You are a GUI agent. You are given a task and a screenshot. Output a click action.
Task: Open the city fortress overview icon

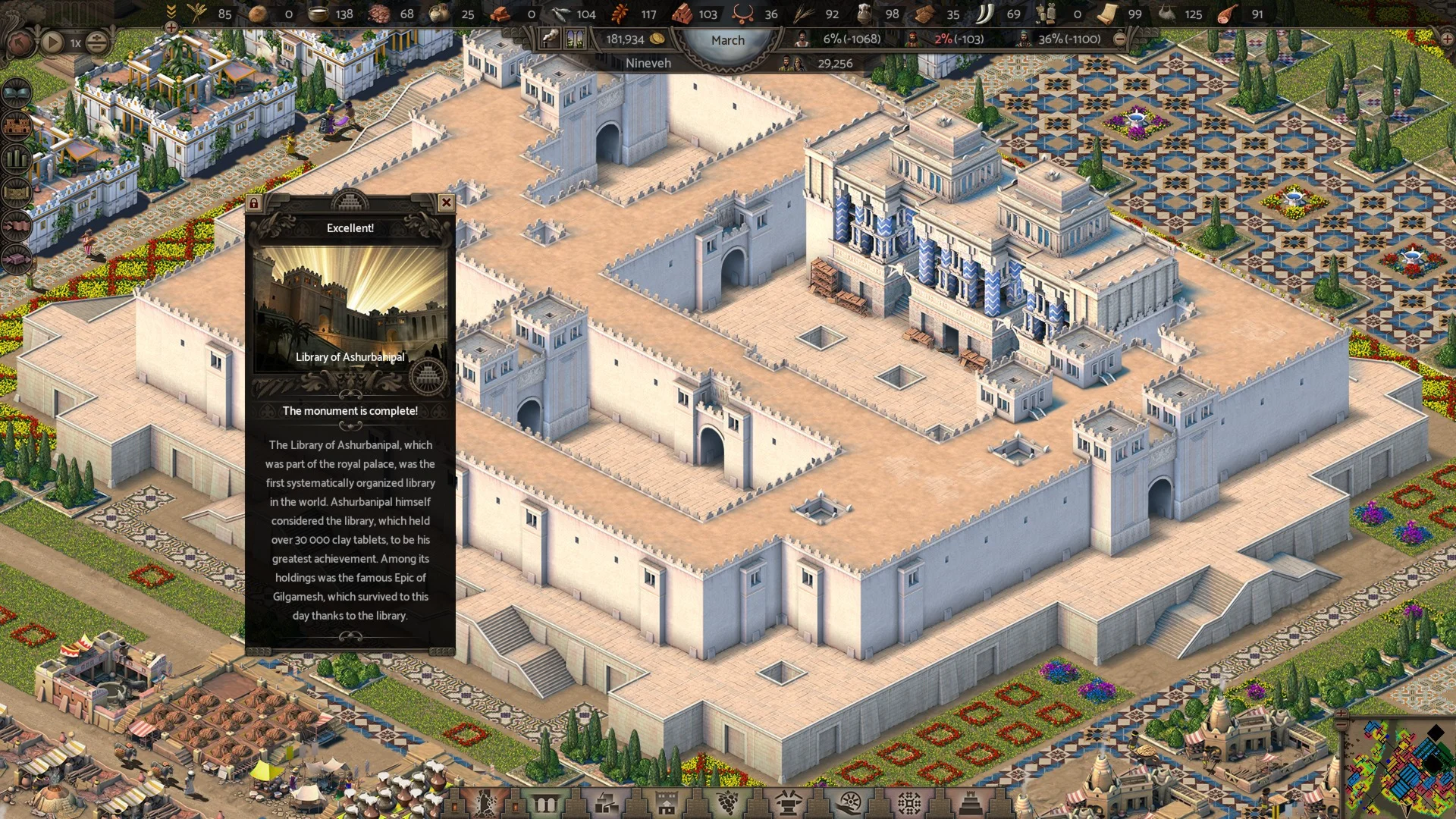tap(17, 125)
